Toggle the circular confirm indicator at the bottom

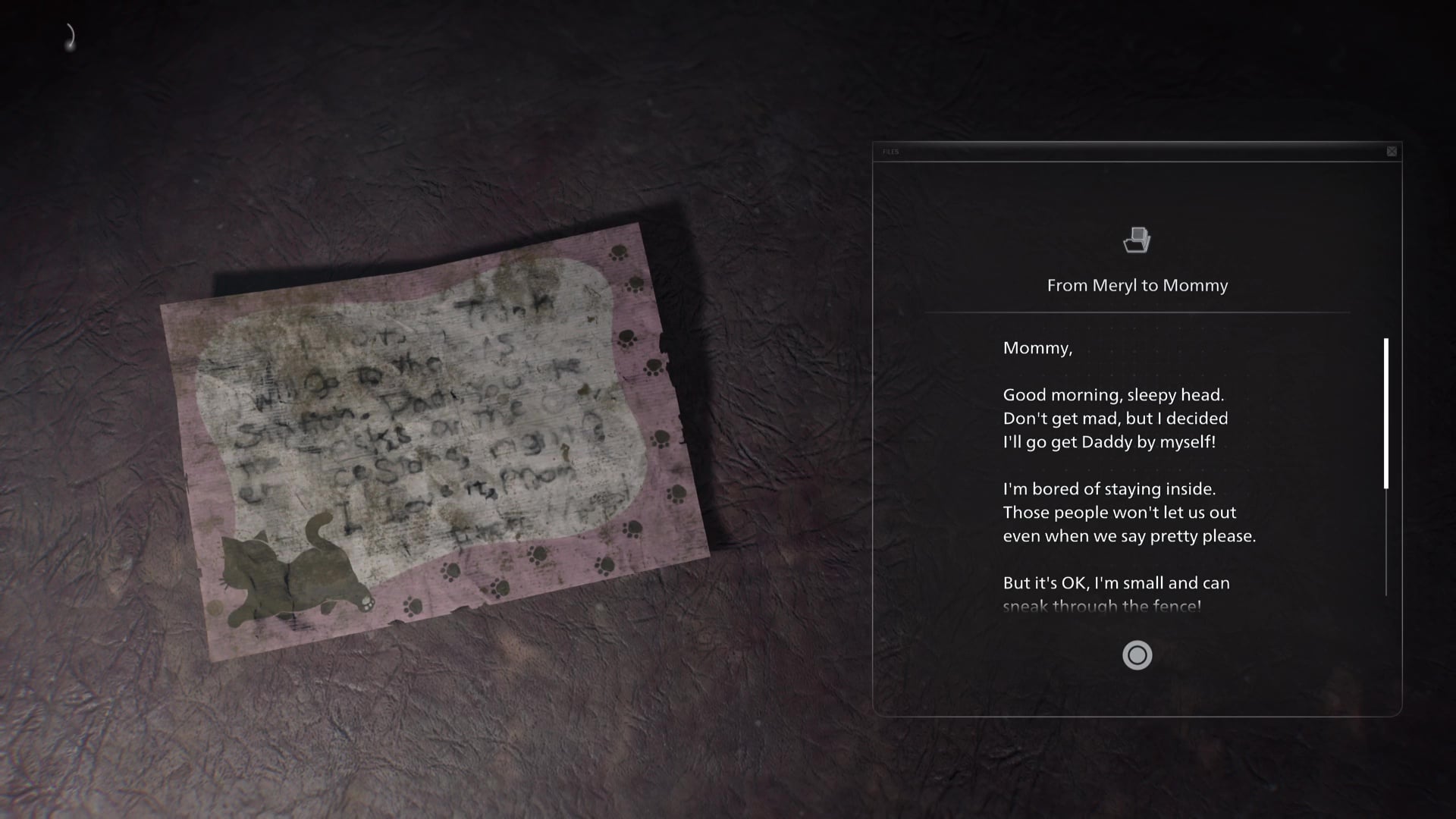1137,655
